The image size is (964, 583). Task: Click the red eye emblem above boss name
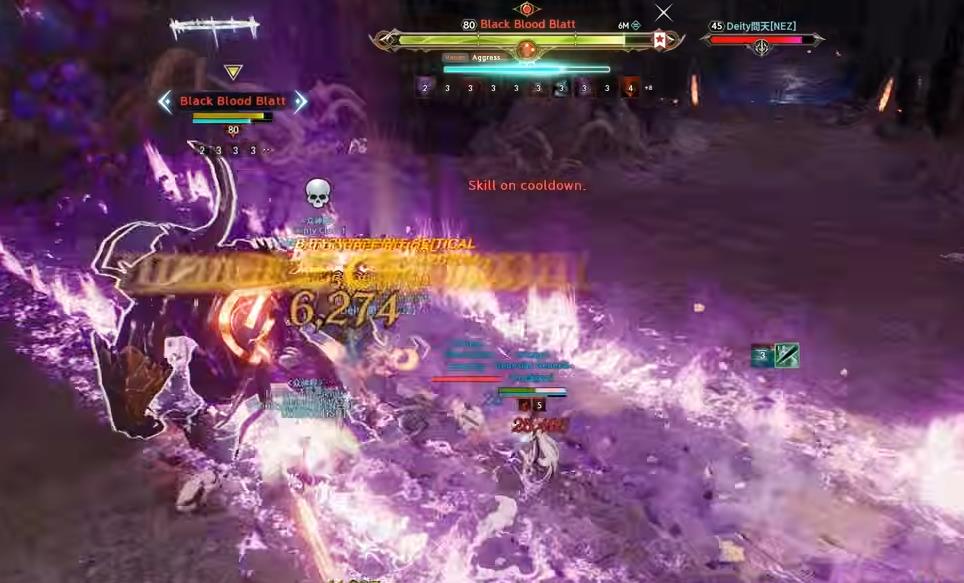pyautogui.click(x=526, y=9)
